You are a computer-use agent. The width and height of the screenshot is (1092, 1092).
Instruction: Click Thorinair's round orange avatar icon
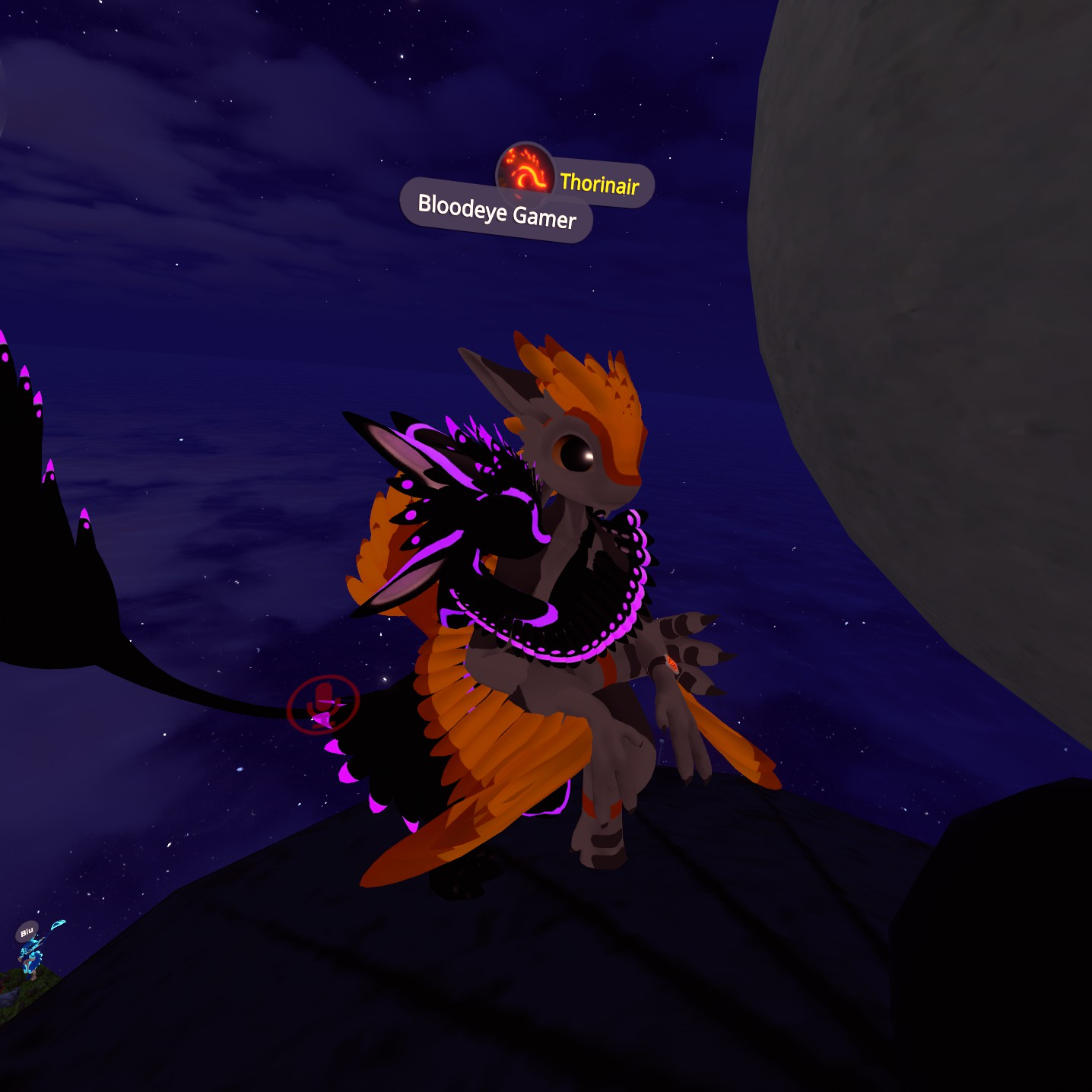pos(525,170)
